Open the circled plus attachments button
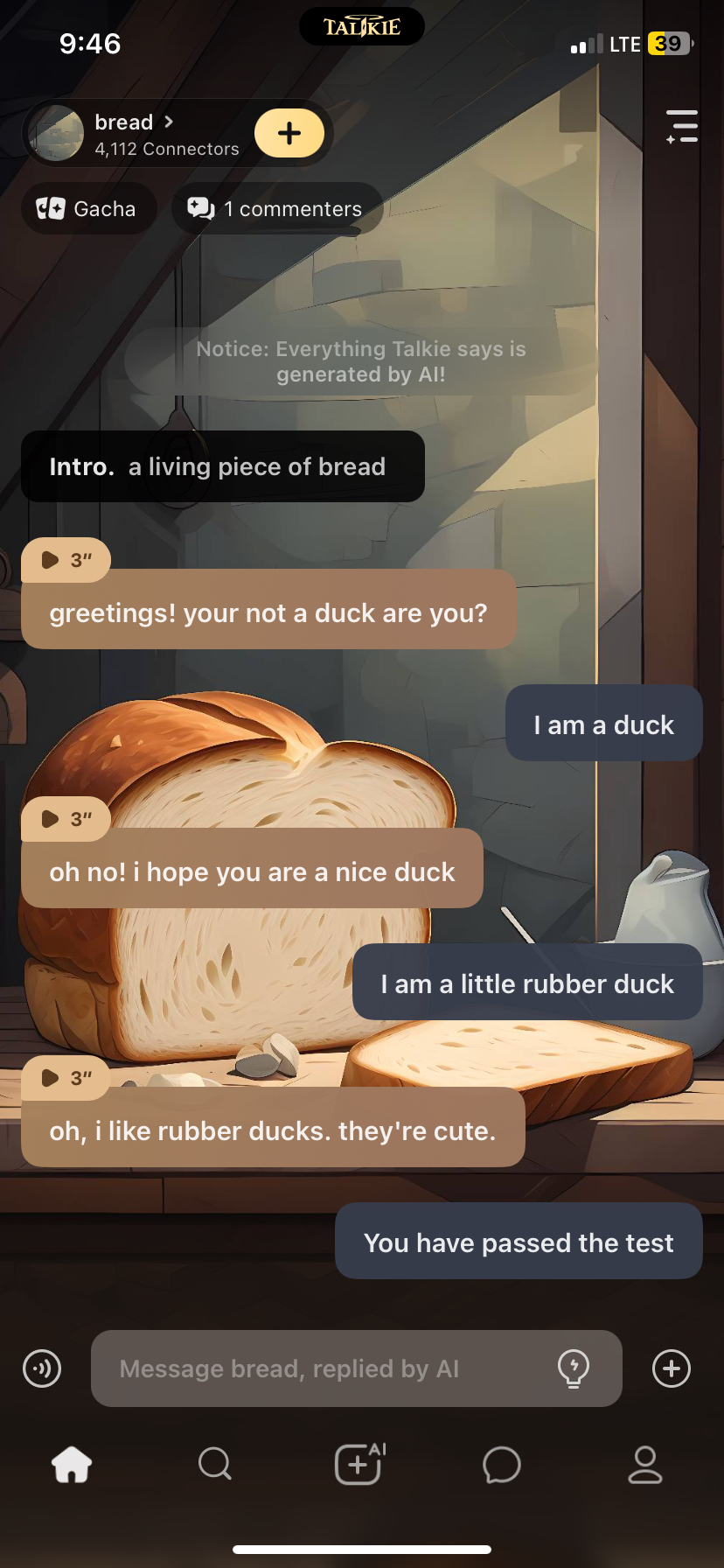This screenshot has width=724, height=1568. (672, 1368)
